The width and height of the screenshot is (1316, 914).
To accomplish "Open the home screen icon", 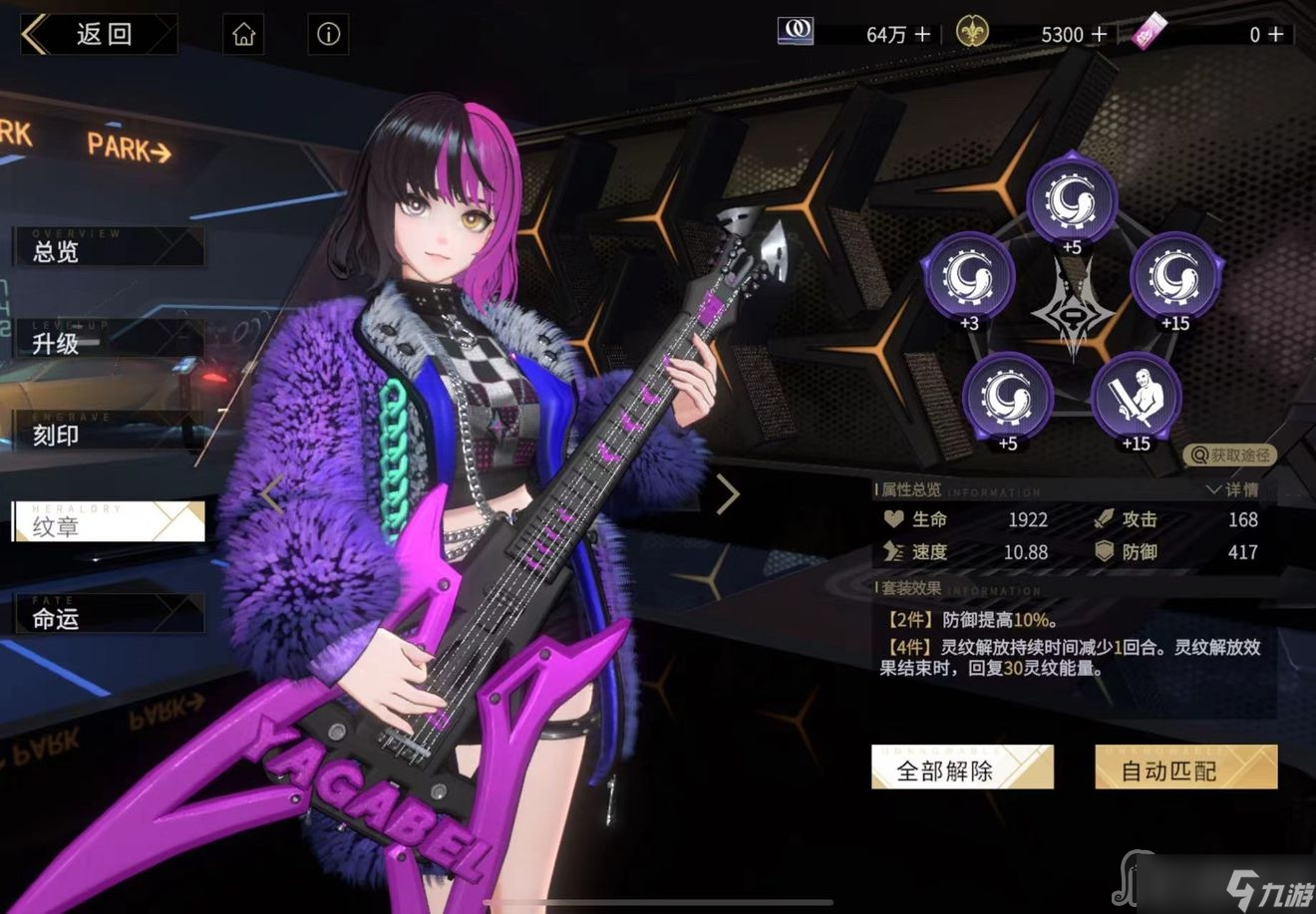I will tap(244, 35).
